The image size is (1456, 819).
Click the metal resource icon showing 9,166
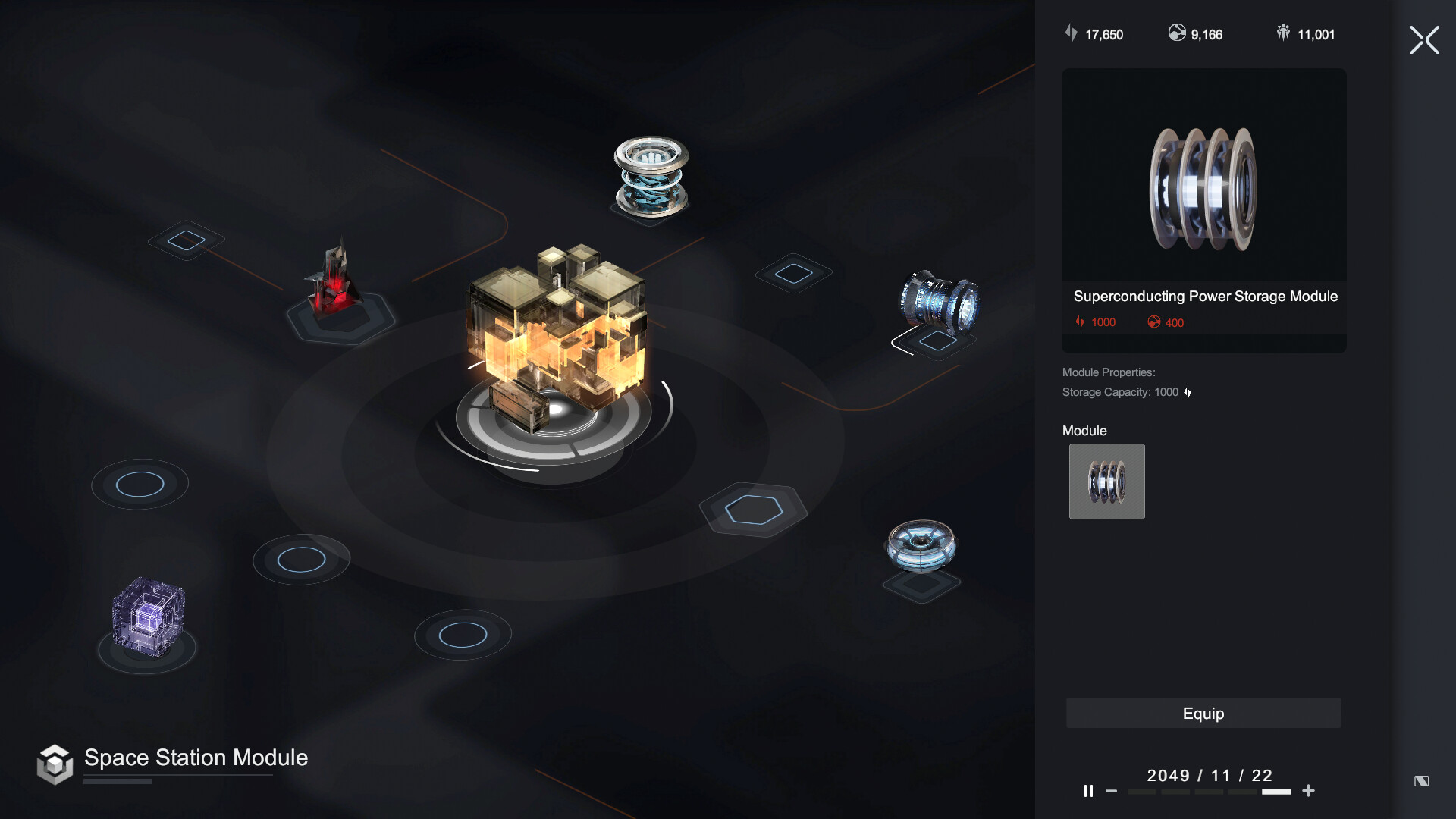(1177, 33)
